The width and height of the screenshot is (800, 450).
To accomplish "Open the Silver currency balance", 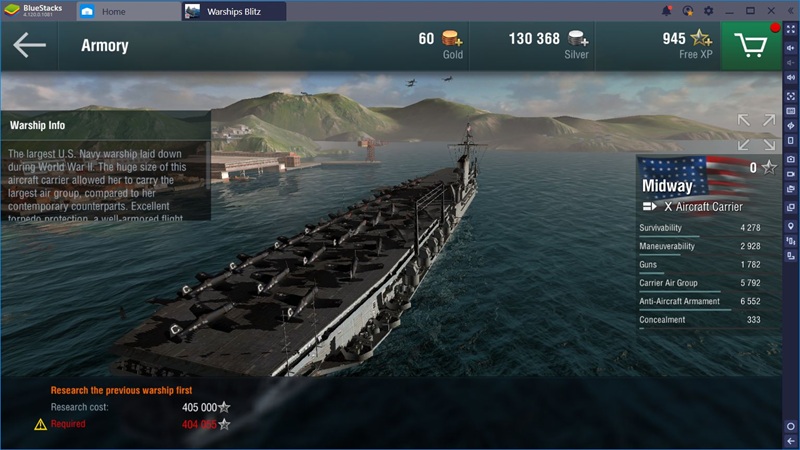I will (x=549, y=45).
